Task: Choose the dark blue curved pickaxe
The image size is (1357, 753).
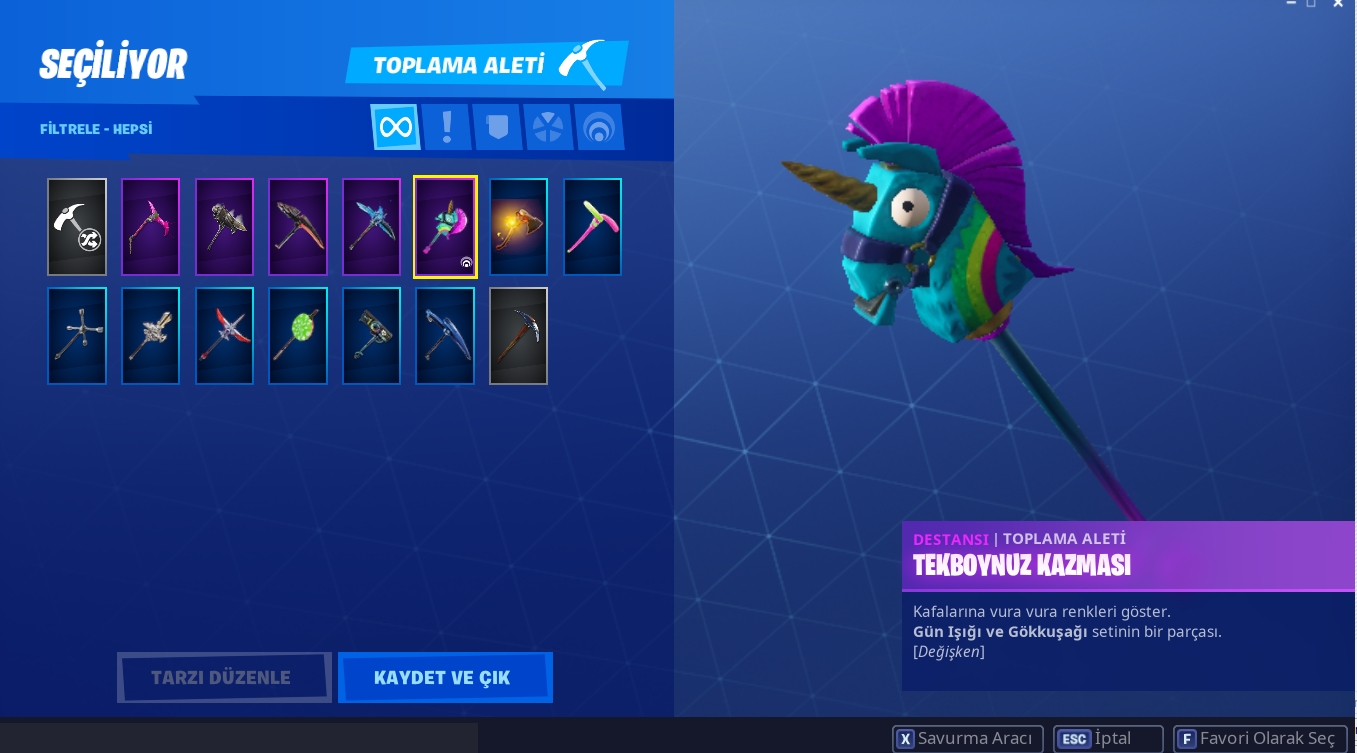Action: [445, 336]
